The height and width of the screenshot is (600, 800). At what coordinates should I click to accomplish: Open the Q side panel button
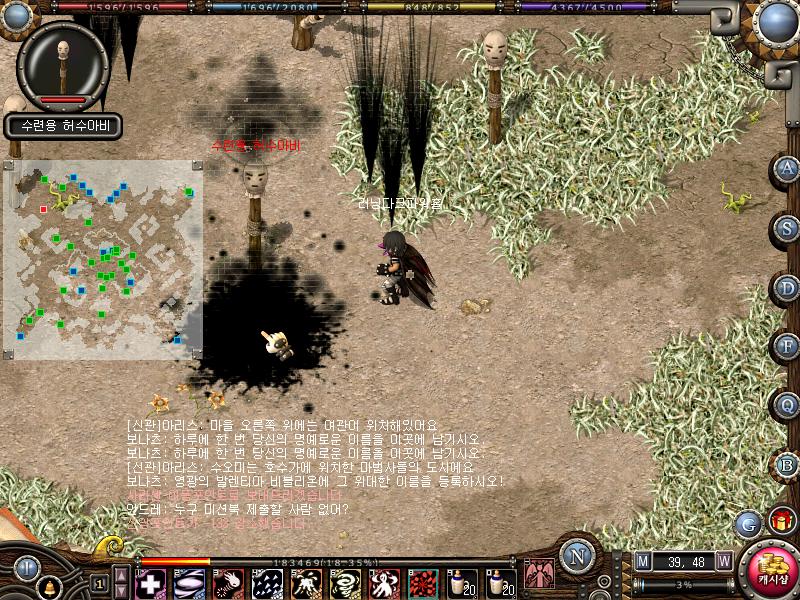click(x=788, y=405)
